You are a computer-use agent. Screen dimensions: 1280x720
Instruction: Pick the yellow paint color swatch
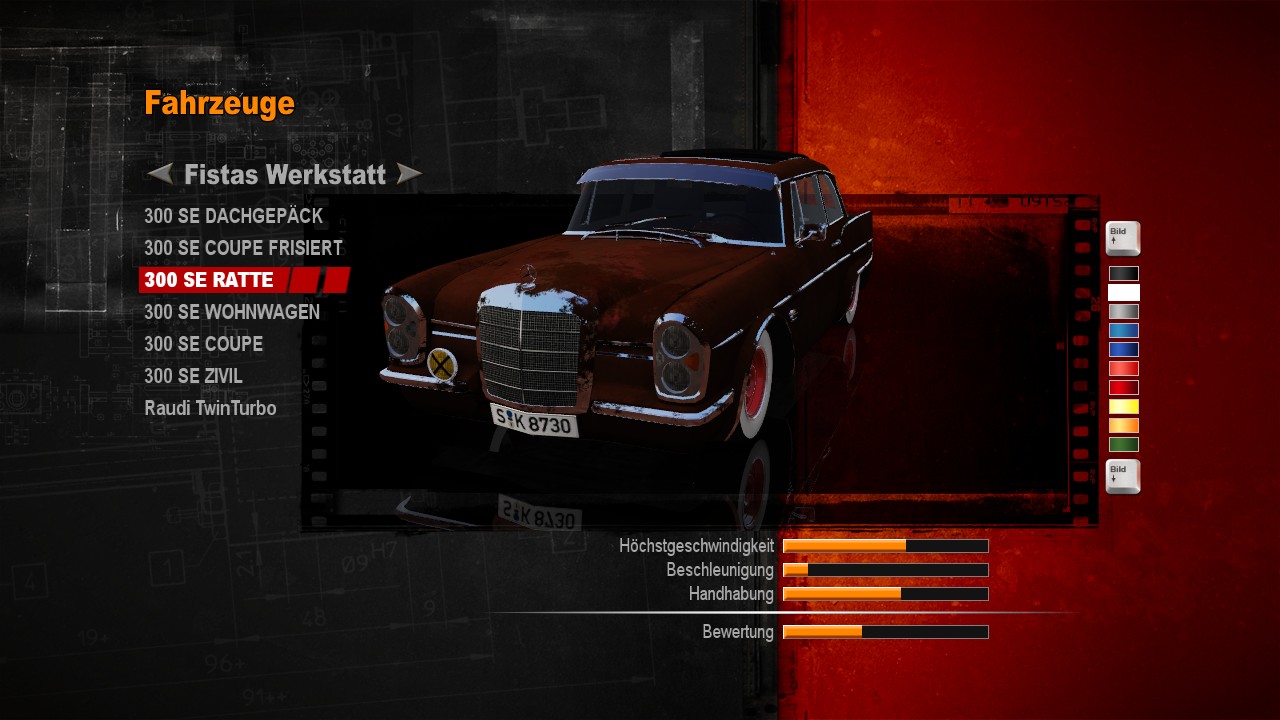[x=1123, y=406]
